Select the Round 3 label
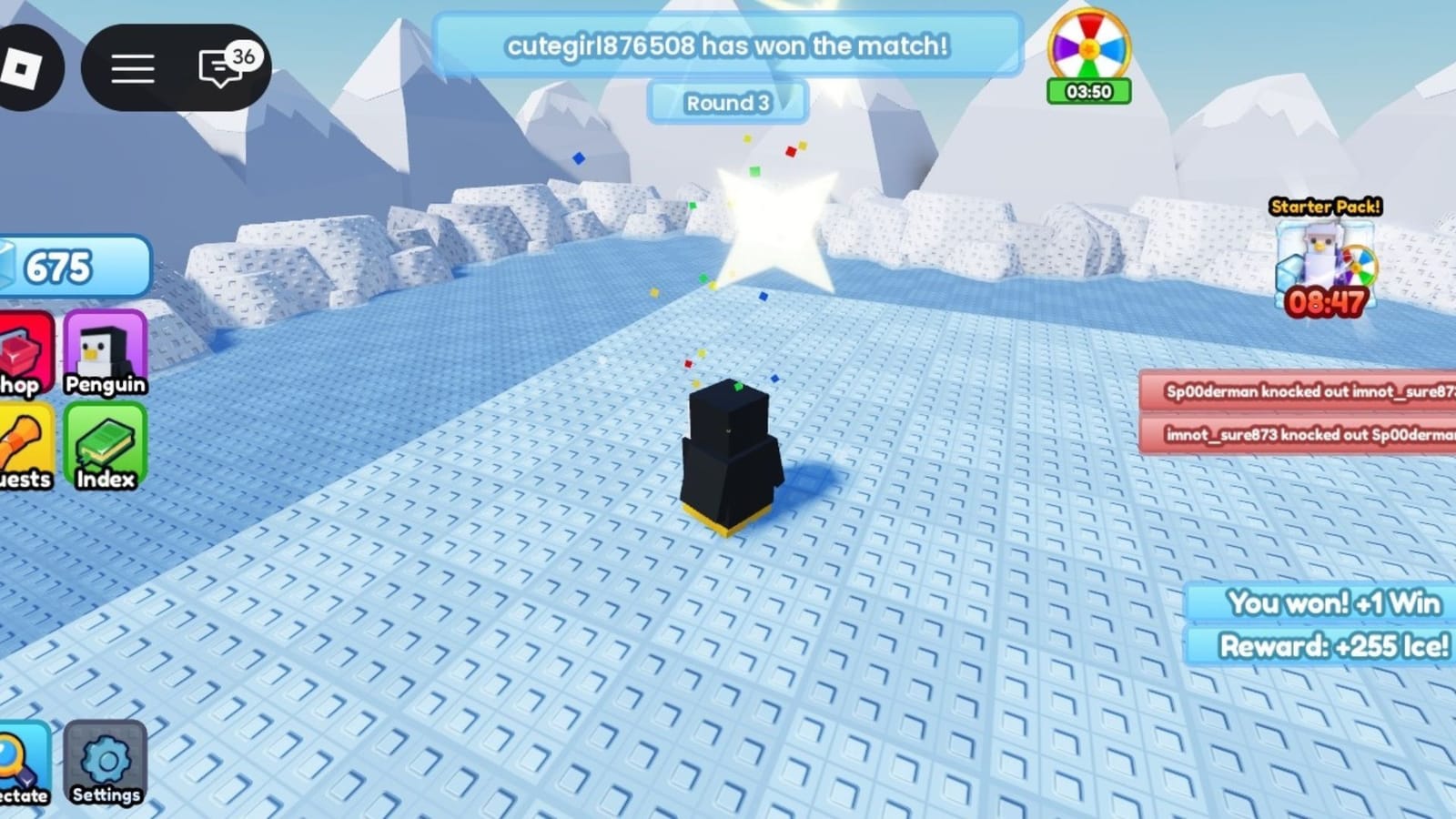 tap(727, 103)
